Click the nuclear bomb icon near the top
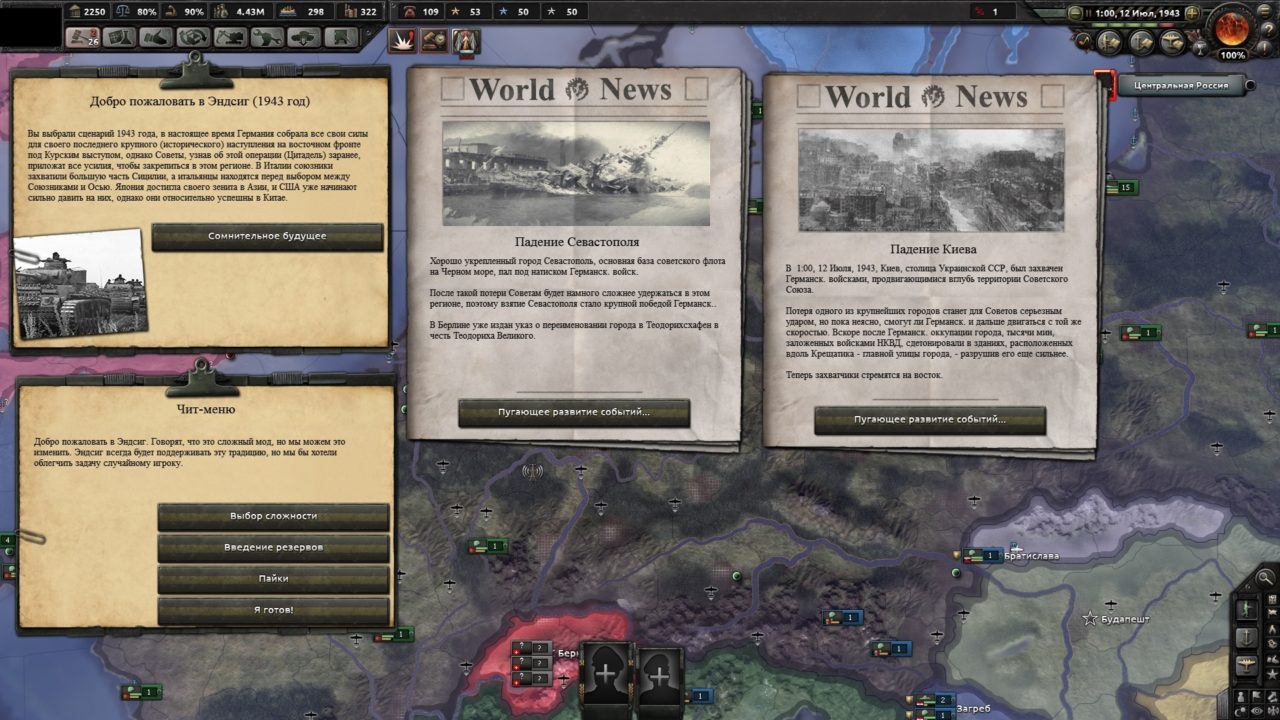The width and height of the screenshot is (1280, 720). tap(402, 40)
